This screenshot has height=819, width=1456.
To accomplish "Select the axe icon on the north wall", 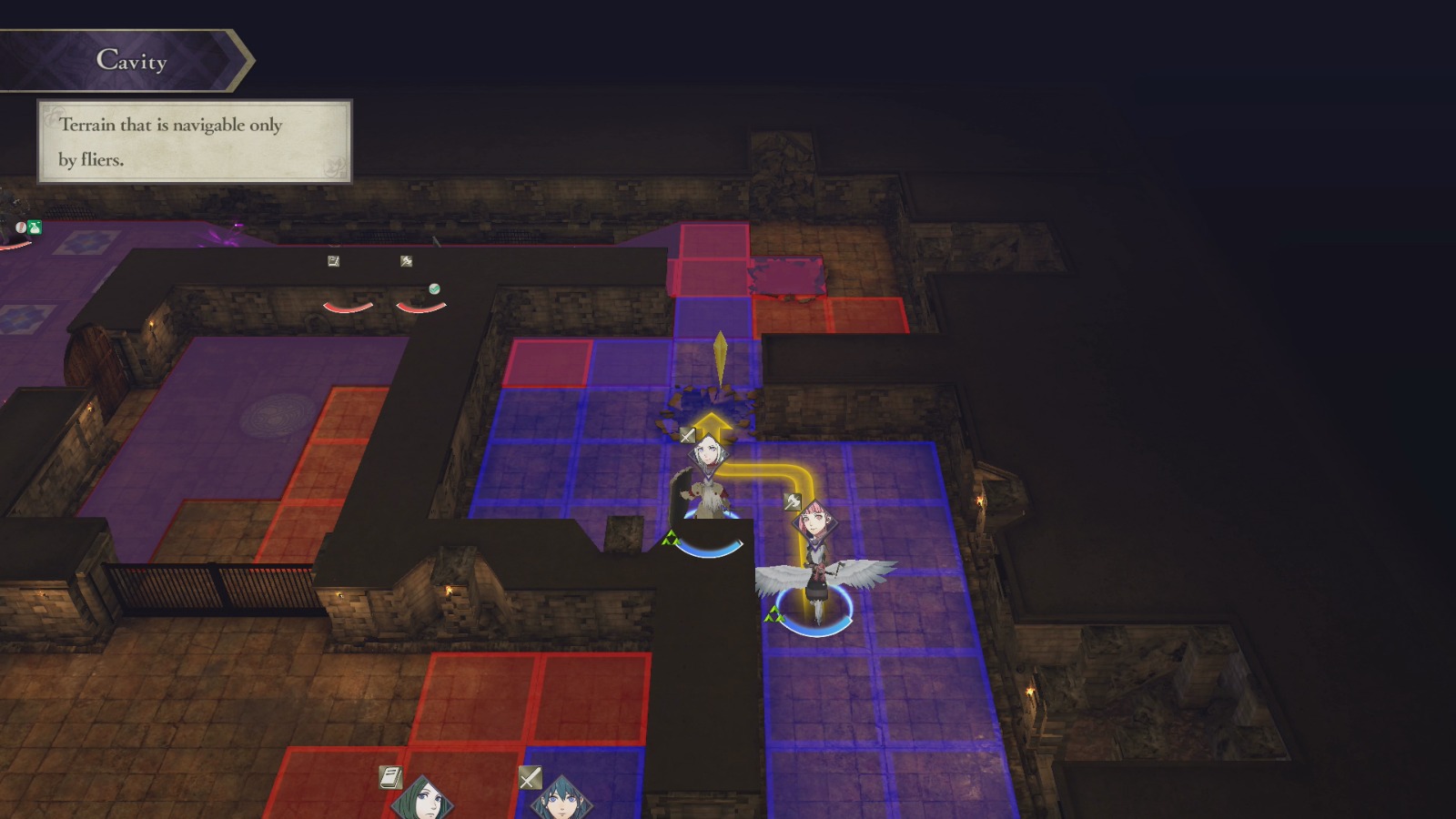I will click(x=406, y=261).
